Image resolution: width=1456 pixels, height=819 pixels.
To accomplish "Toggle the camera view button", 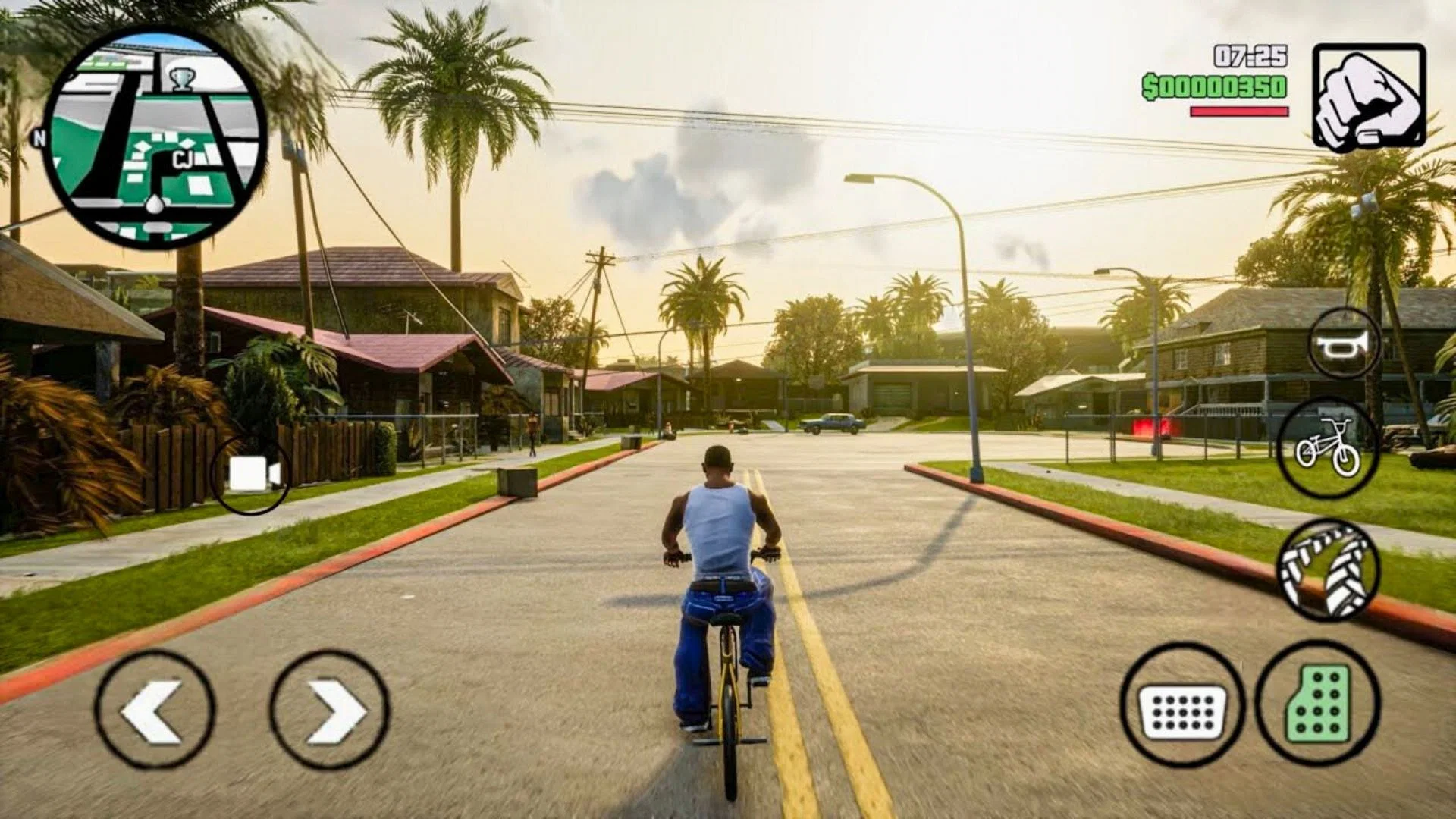I will tap(251, 475).
